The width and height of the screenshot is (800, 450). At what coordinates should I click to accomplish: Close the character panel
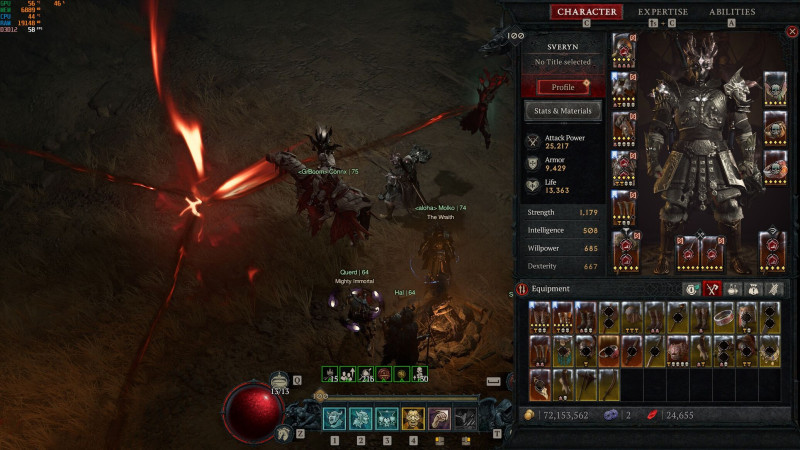[792, 32]
